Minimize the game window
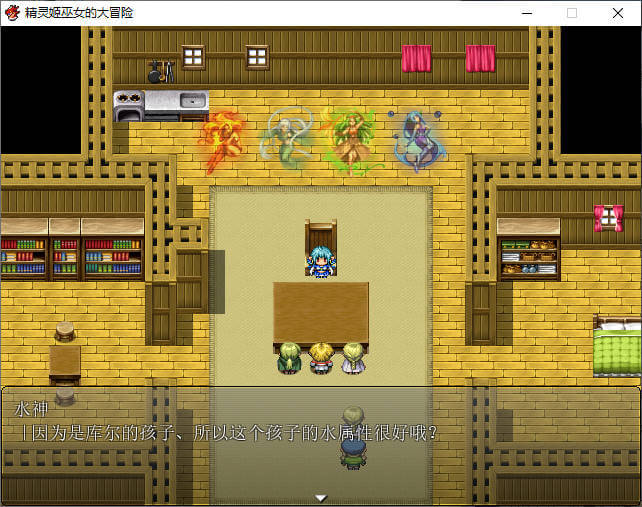The width and height of the screenshot is (642, 507). pyautogui.click(x=526, y=13)
